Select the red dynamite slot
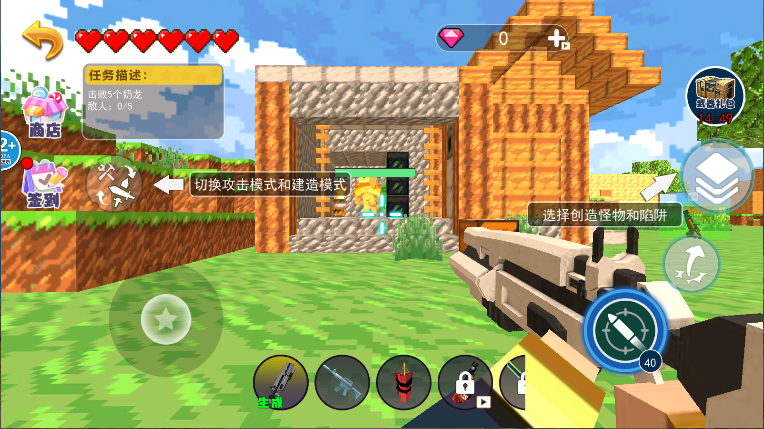 tap(403, 382)
